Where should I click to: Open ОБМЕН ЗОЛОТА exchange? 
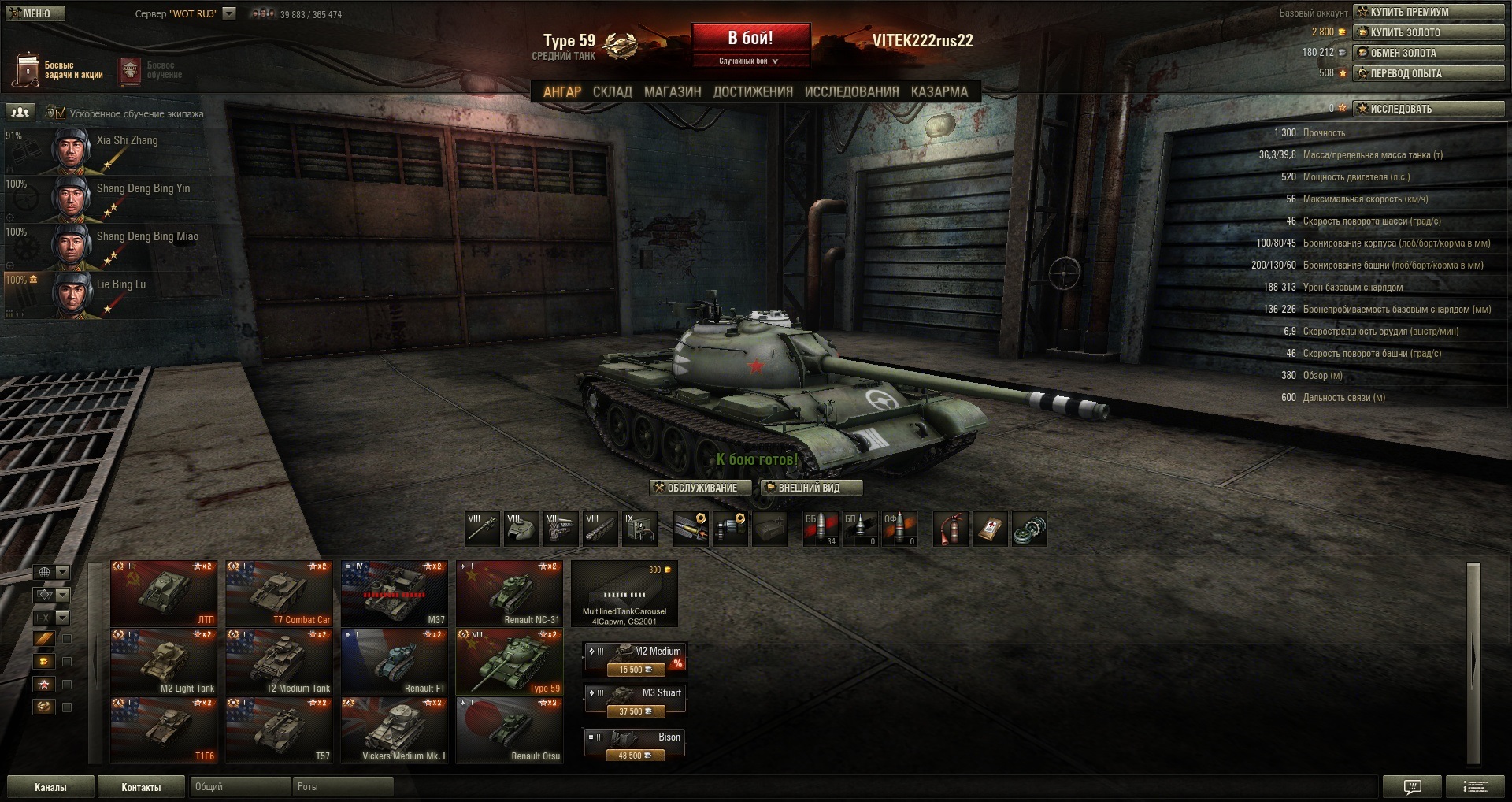pos(1428,53)
